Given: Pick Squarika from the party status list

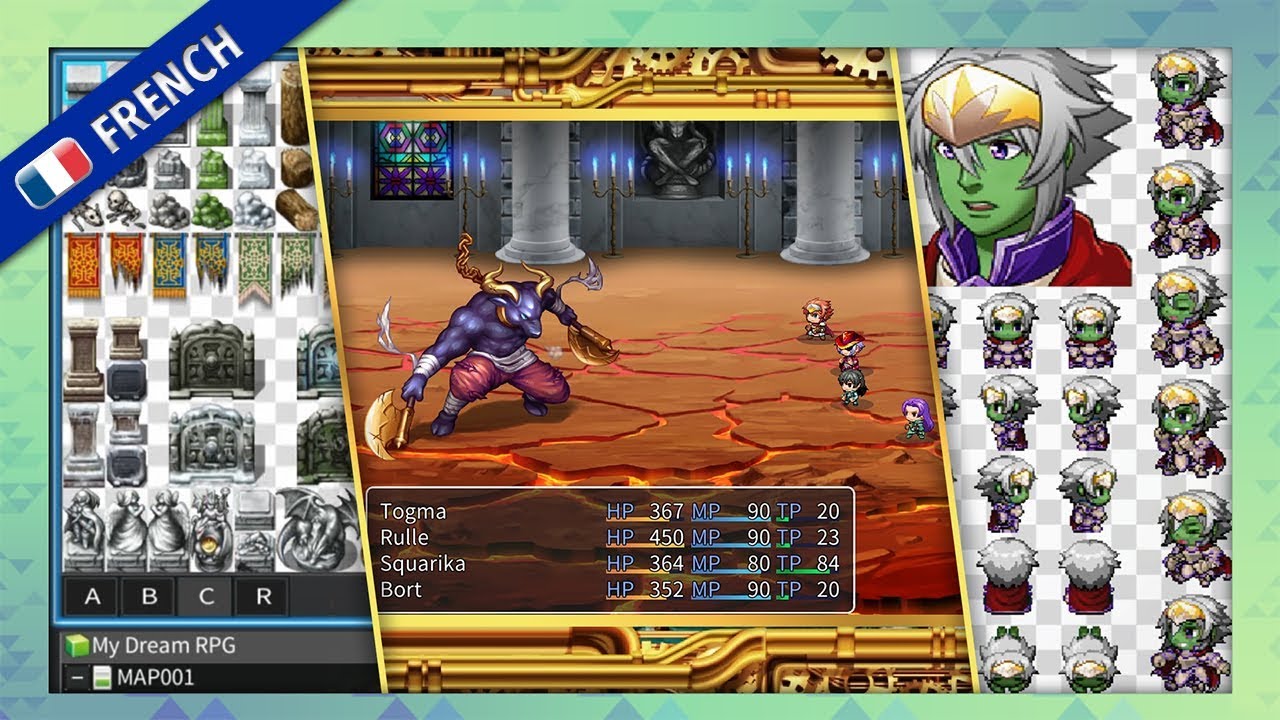Looking at the screenshot, I should (422, 564).
